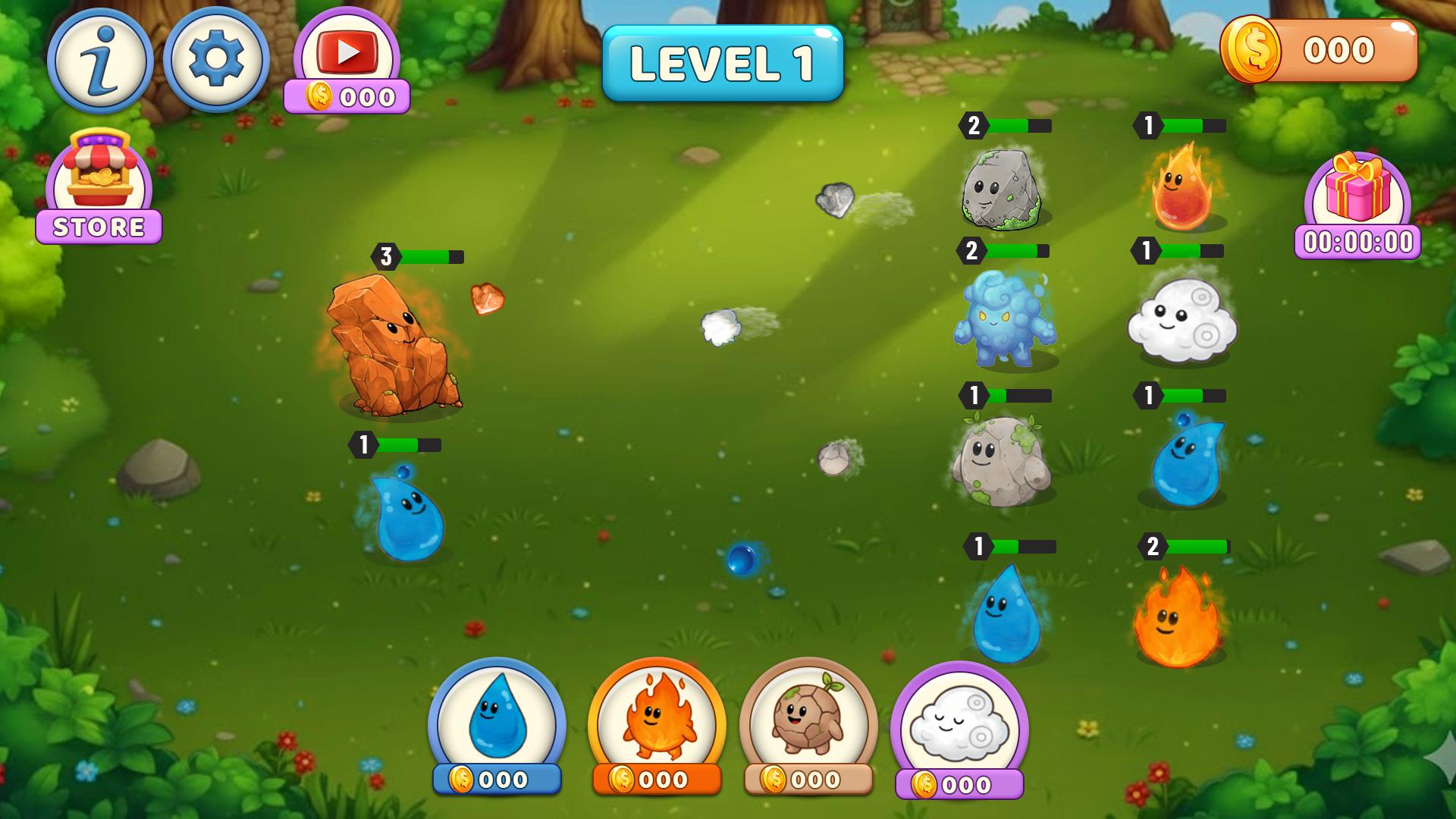Tap the gold coin balance counter
The width and height of the screenshot is (1456, 819).
(1319, 51)
